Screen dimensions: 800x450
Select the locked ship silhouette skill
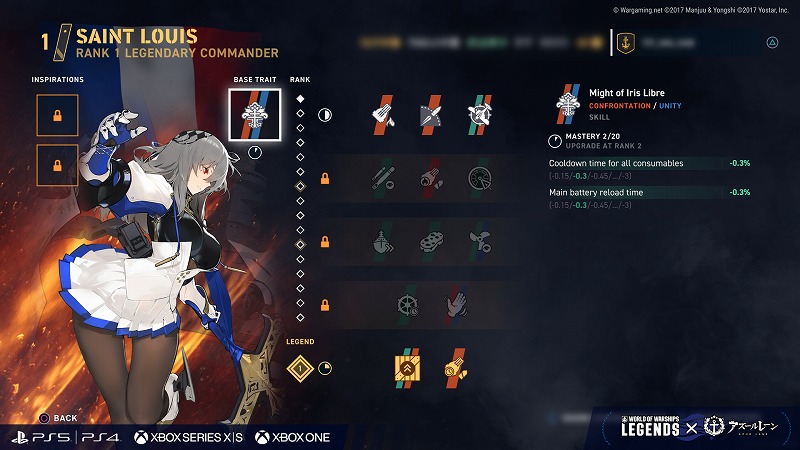tap(383, 243)
